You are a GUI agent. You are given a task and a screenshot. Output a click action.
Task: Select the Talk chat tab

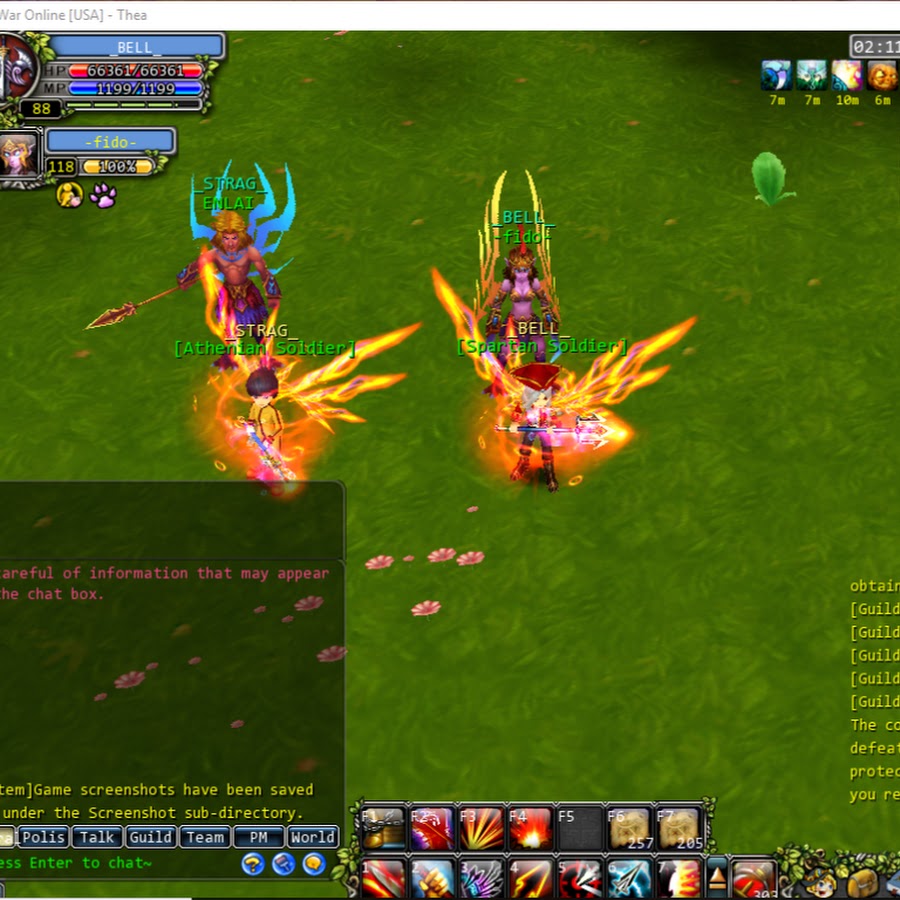97,837
